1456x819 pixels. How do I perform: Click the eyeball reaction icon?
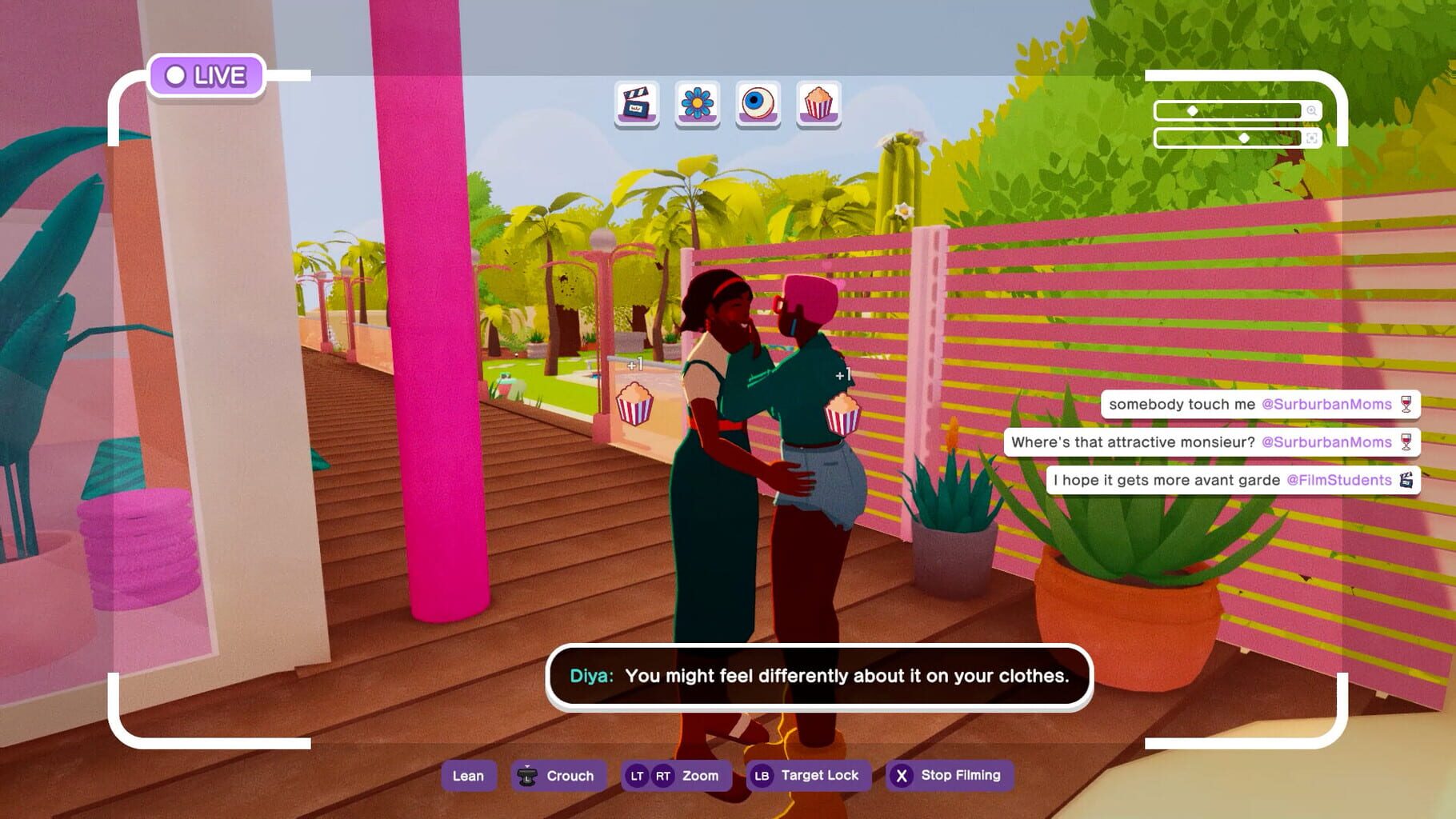pos(756,104)
